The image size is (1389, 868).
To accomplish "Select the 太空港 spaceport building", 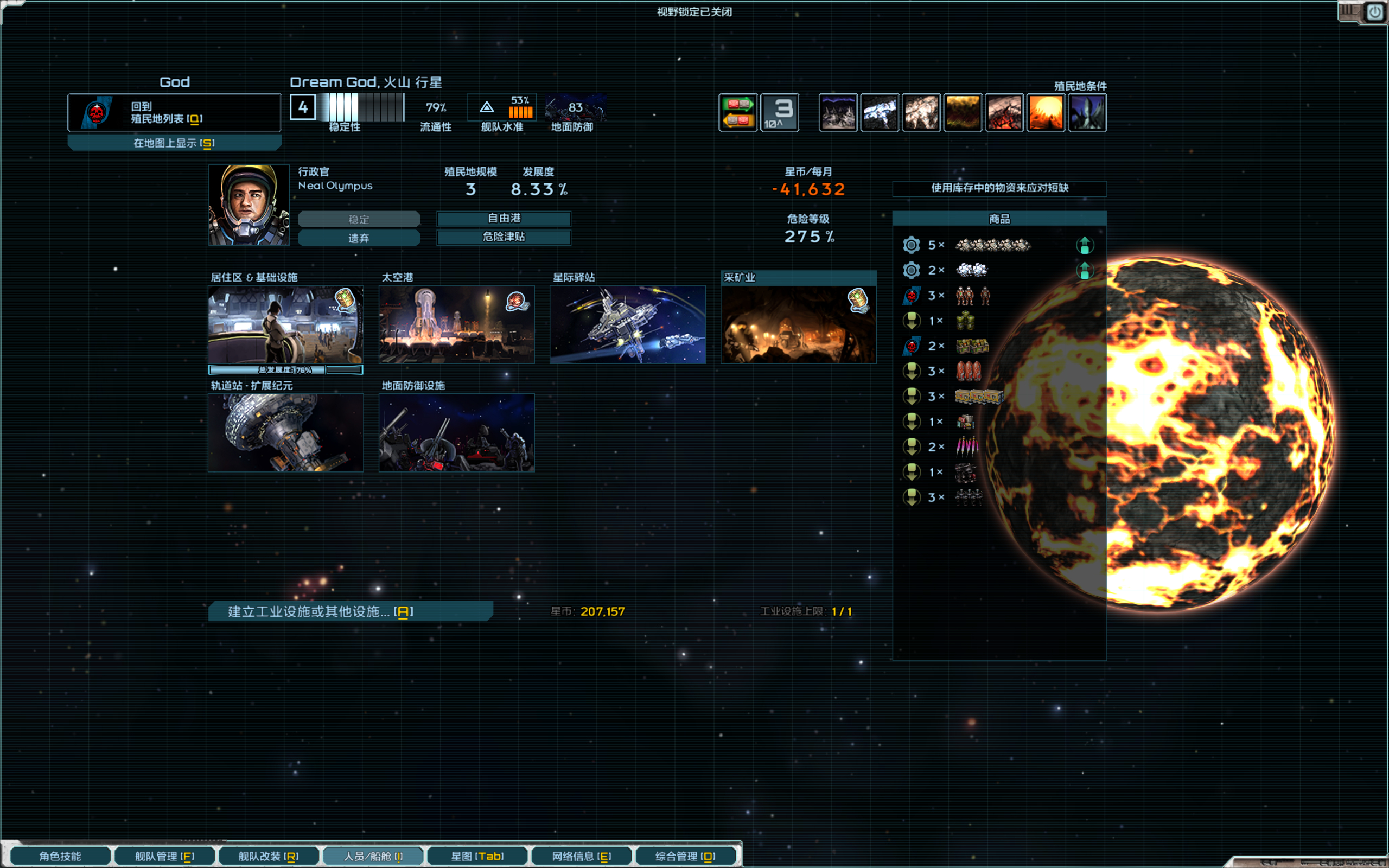I will click(456, 324).
